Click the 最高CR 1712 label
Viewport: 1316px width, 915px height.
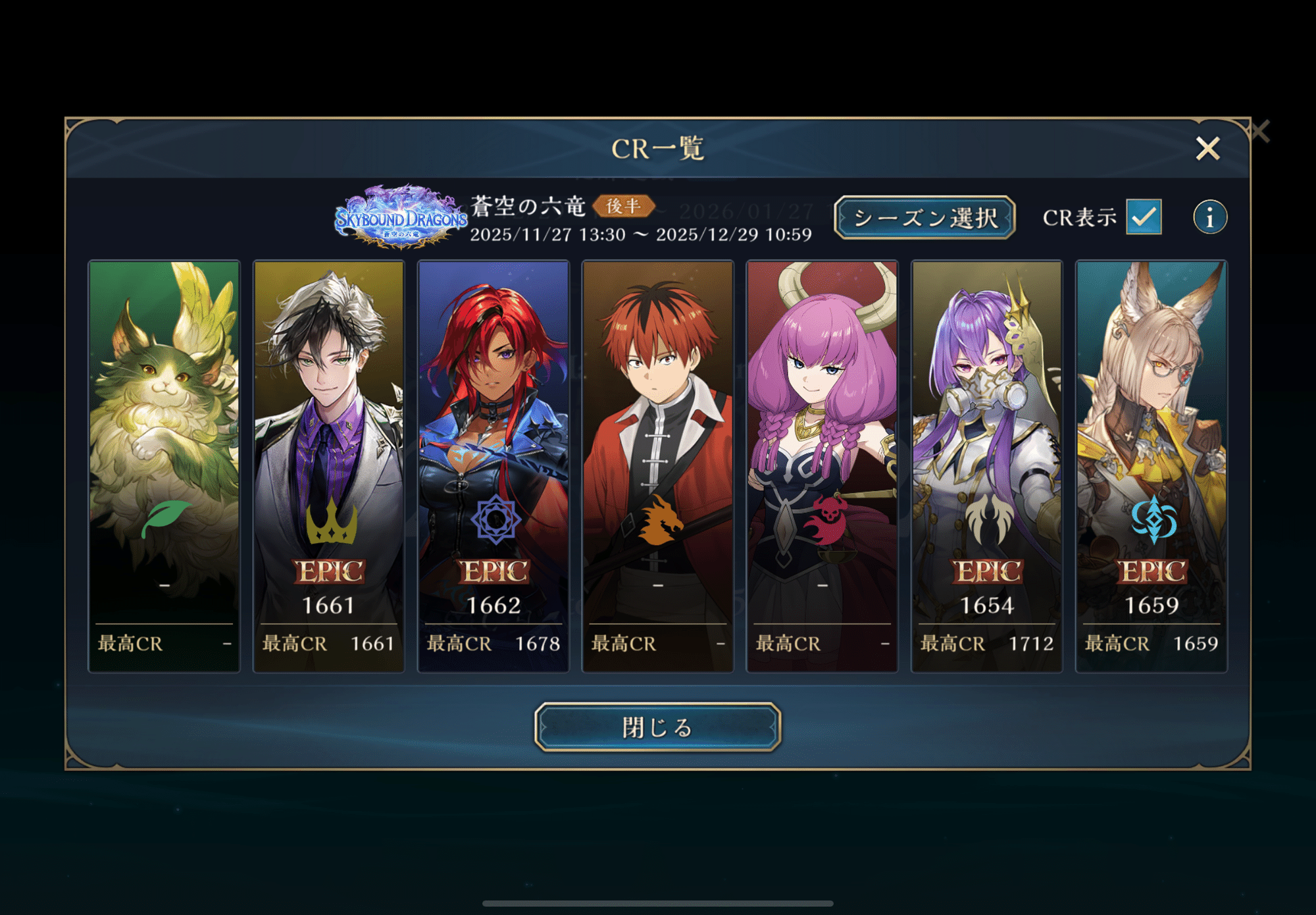pos(986,644)
